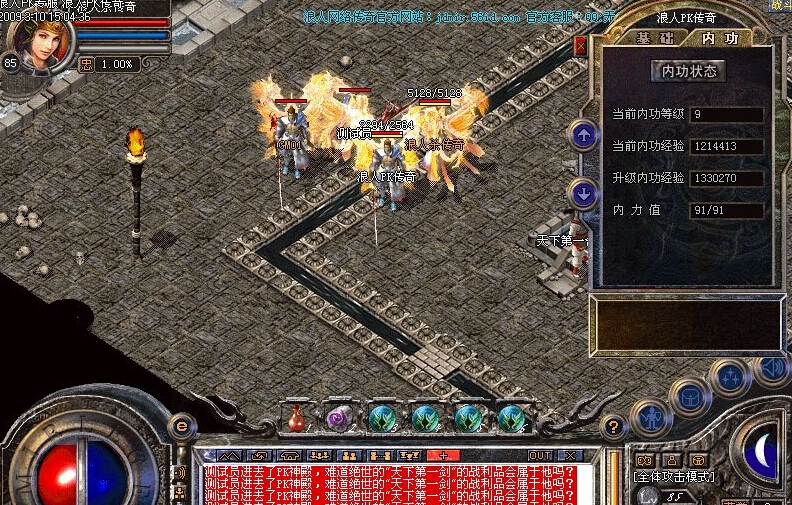
Task: Open the yellow question mark help button
Action: coord(613,426)
